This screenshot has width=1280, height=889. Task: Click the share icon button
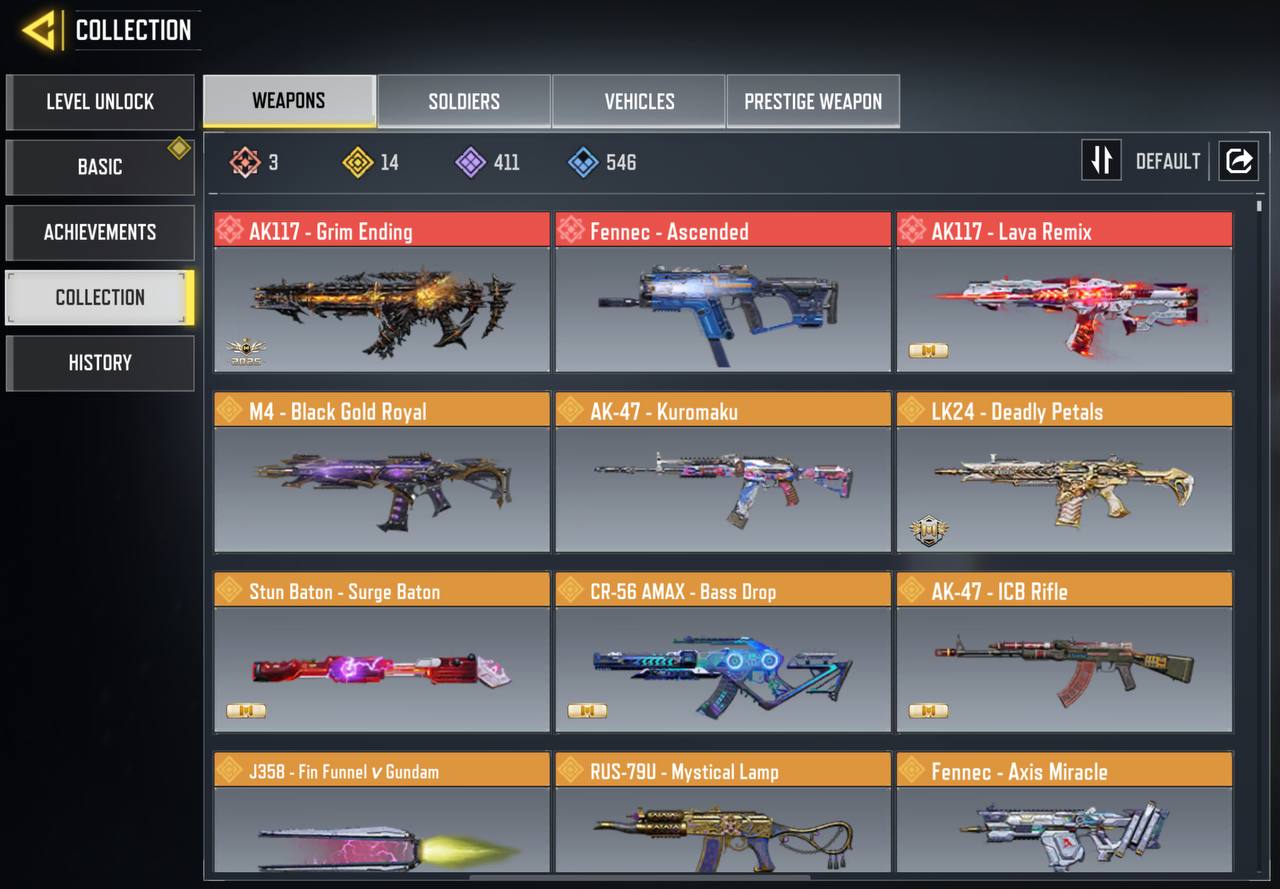click(1238, 161)
